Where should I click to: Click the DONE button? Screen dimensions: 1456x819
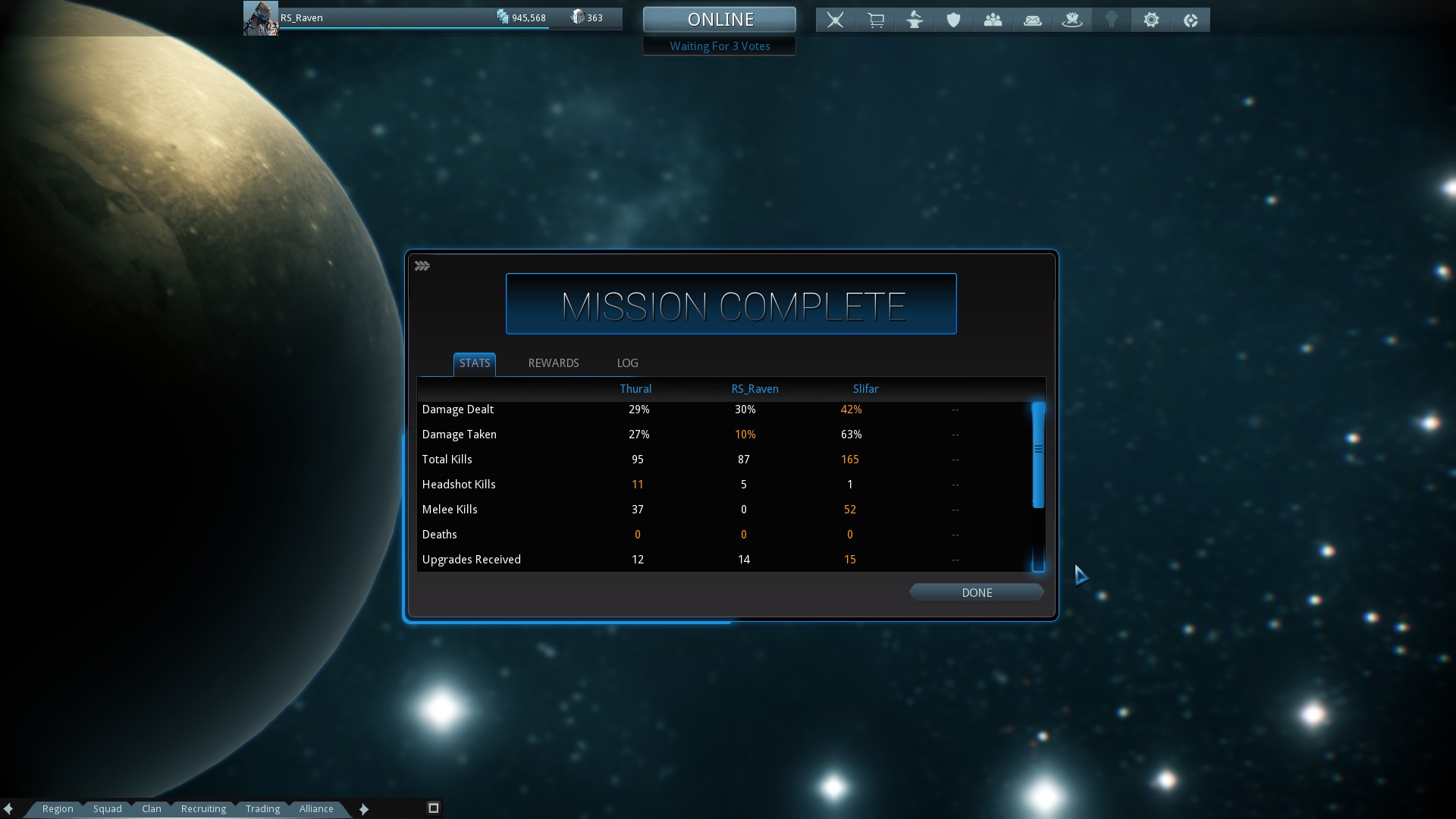click(976, 592)
